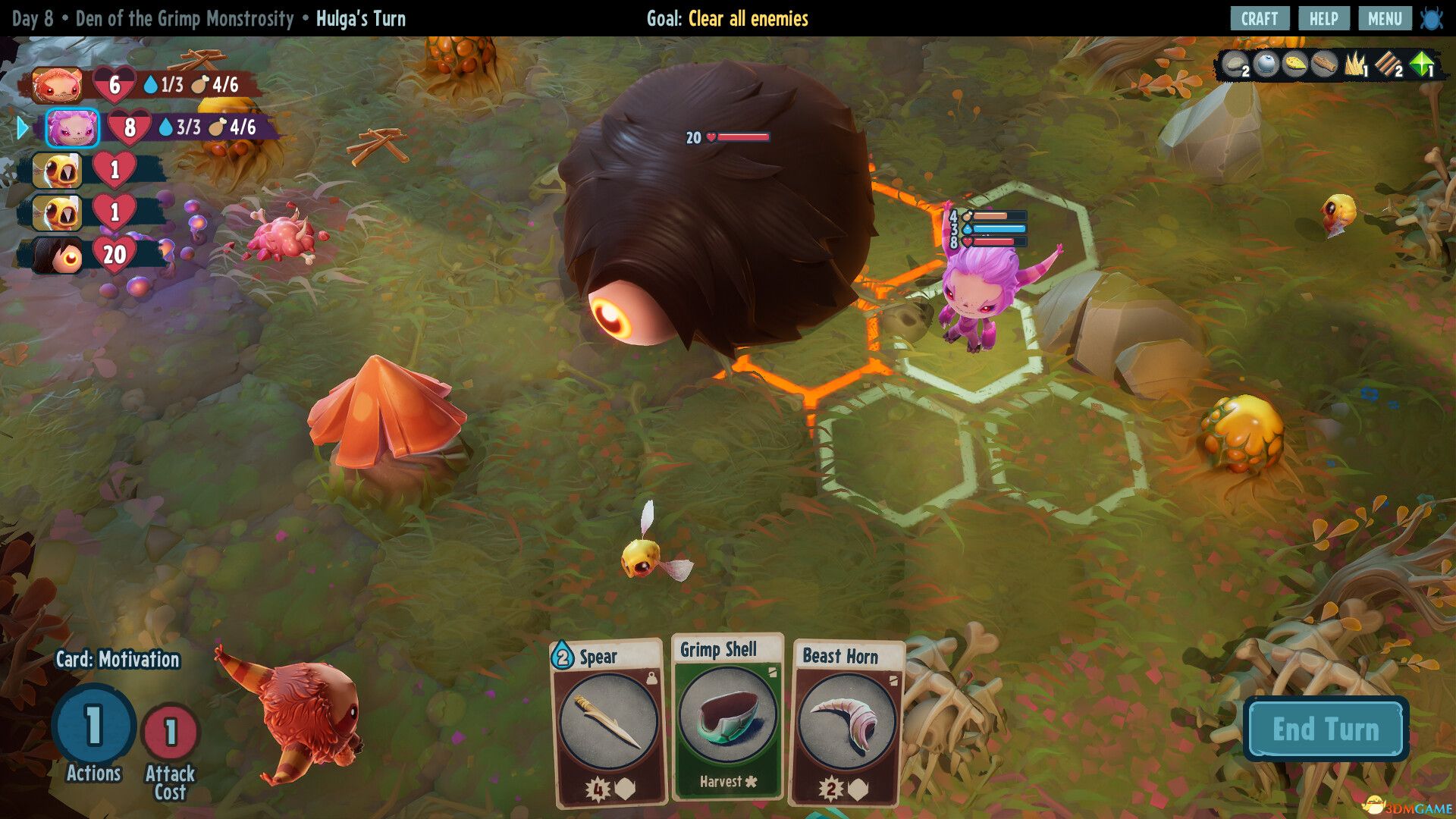Select the pink-haired Hulga portrait
Screen dimensions: 1456x819
pyautogui.click(x=72, y=127)
